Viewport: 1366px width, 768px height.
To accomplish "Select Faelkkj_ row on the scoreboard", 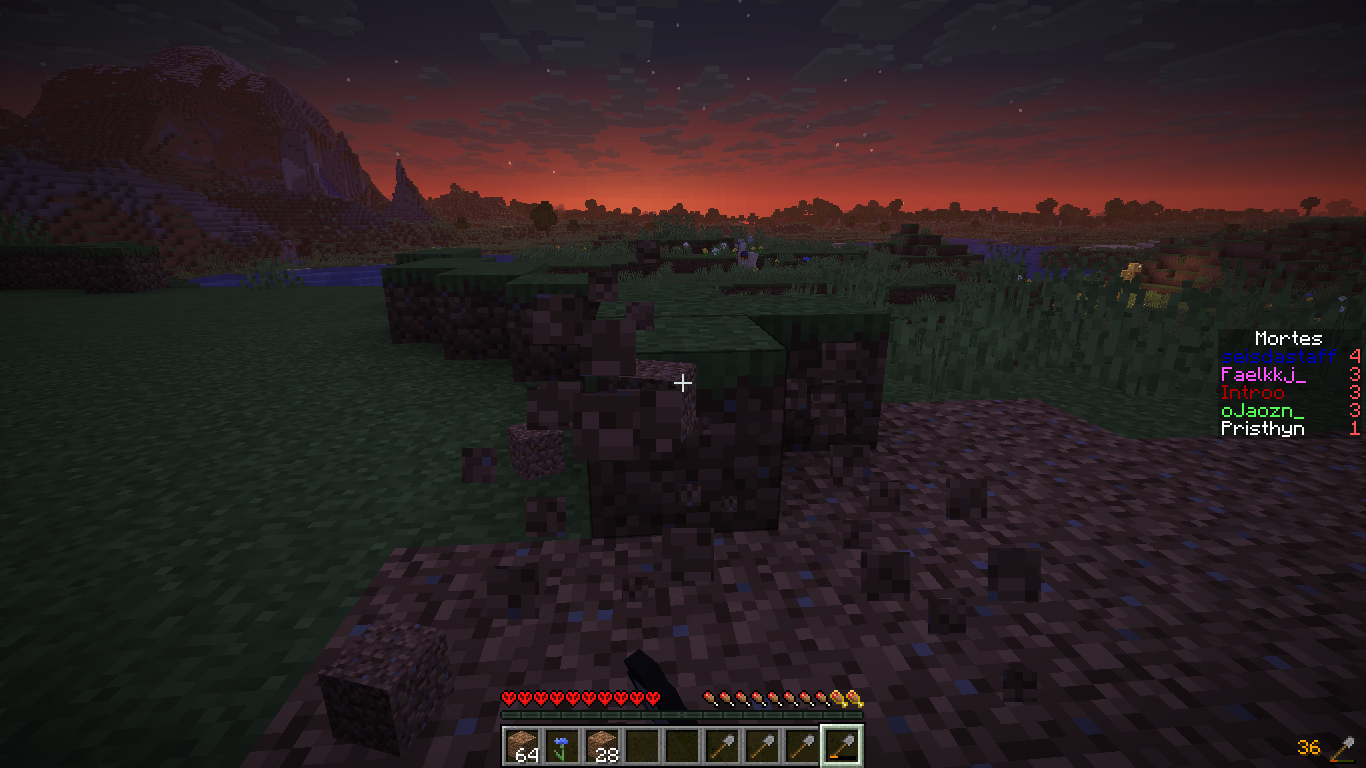I will point(1263,375).
